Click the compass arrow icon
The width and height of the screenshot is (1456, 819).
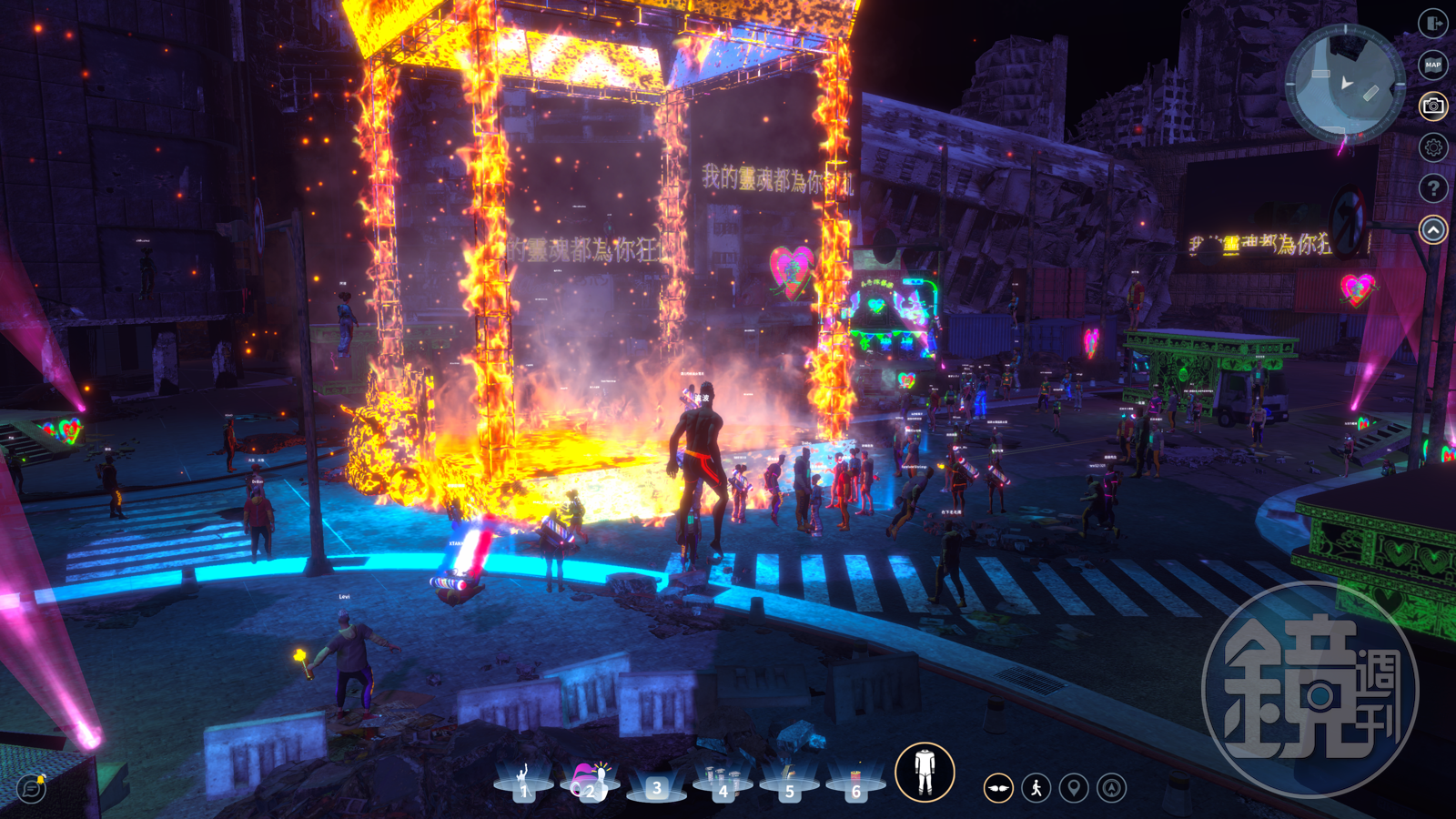(1112, 788)
